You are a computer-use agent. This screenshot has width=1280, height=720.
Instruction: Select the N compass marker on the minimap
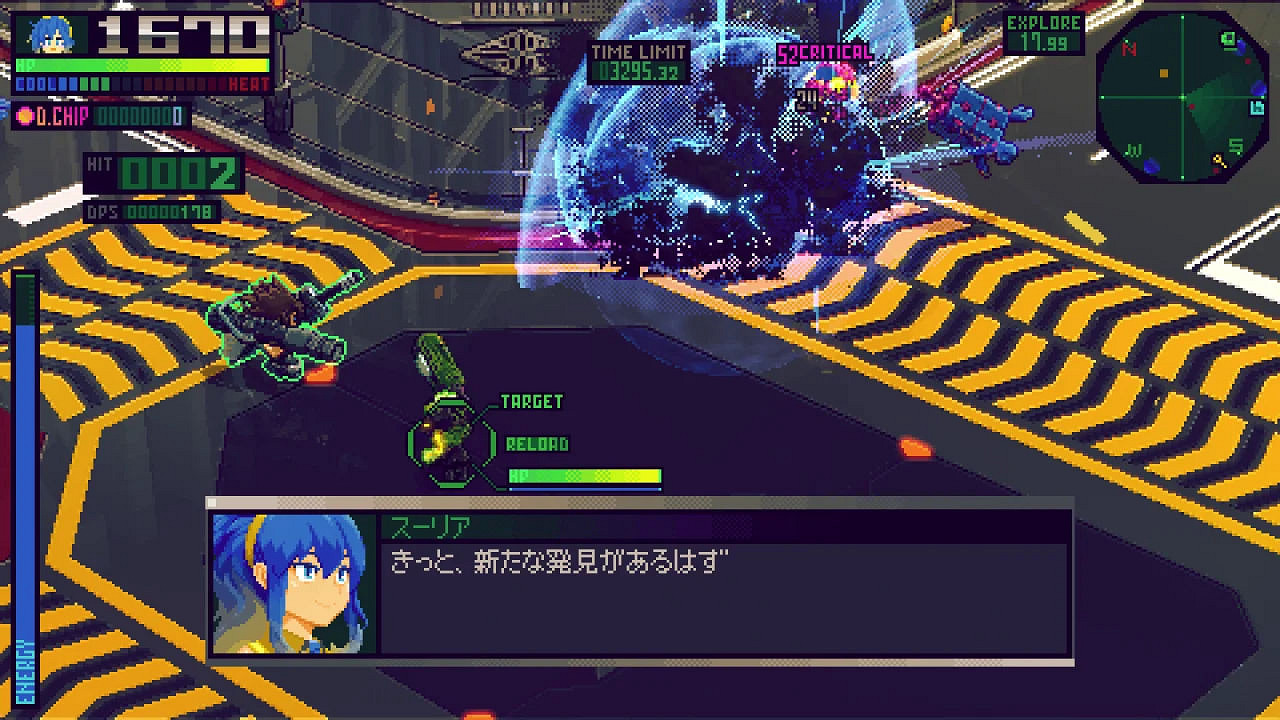tap(1128, 48)
